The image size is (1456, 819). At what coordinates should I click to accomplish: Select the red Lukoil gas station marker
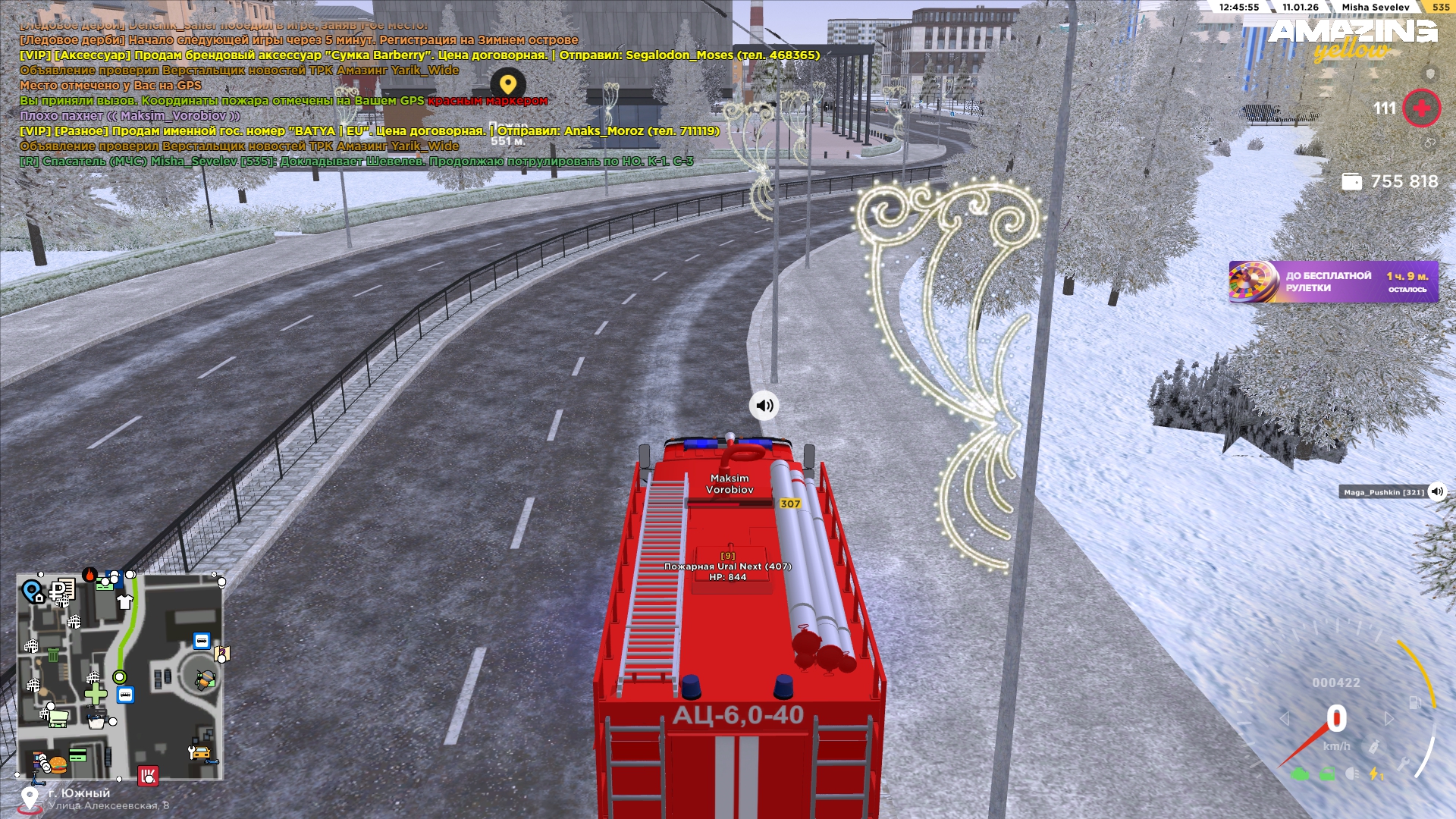[148, 775]
